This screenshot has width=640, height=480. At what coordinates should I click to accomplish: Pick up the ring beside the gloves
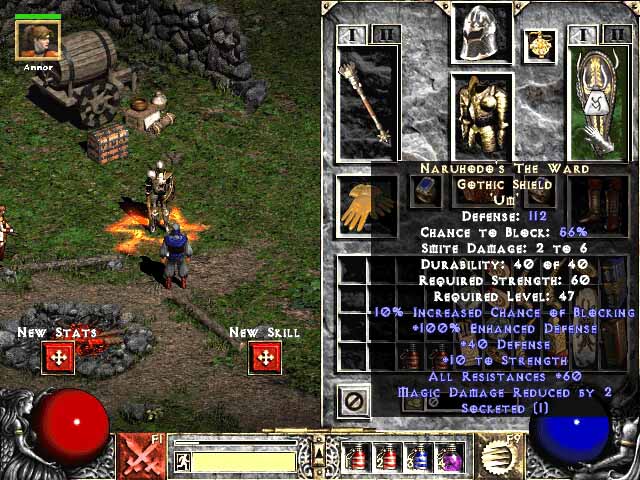pyautogui.click(x=425, y=190)
